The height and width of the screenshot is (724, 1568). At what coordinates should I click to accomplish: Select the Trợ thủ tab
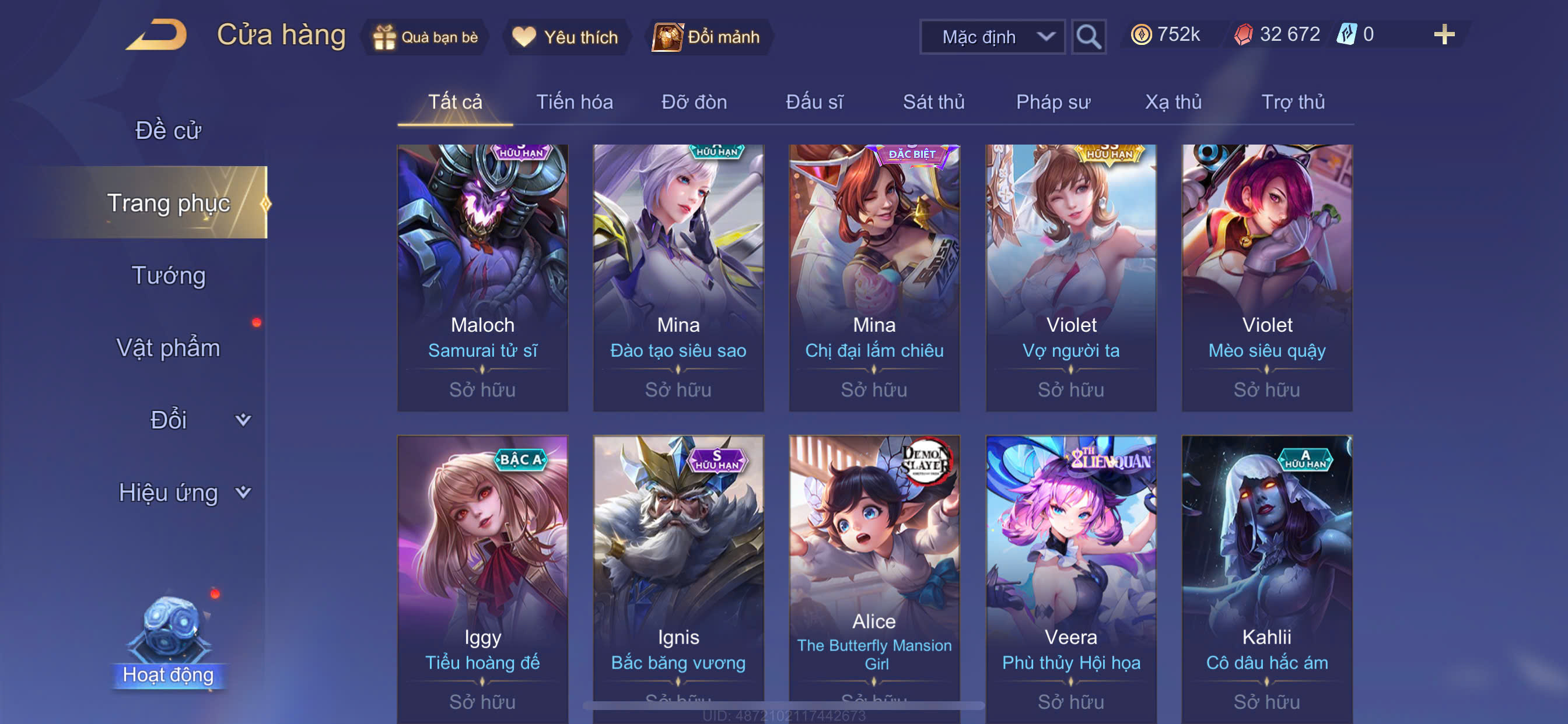pos(1292,101)
